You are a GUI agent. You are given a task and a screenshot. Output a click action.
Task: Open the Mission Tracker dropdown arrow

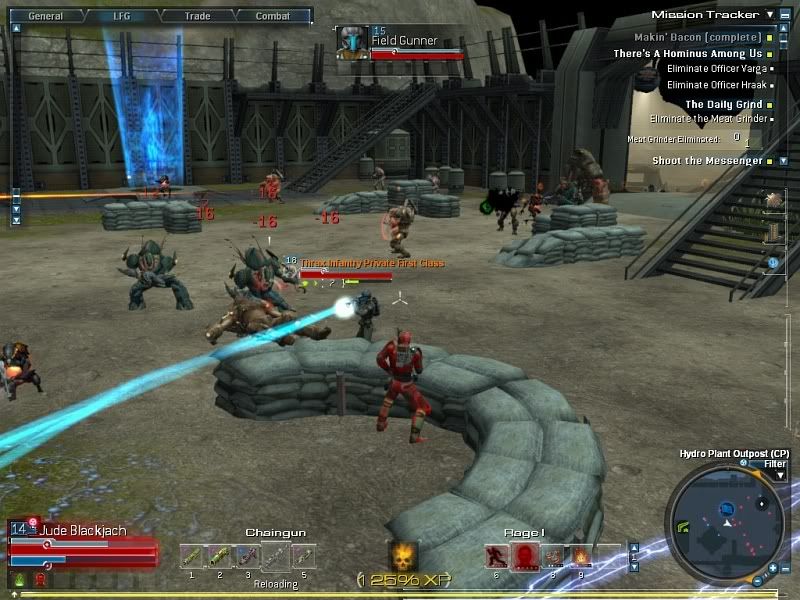point(769,15)
